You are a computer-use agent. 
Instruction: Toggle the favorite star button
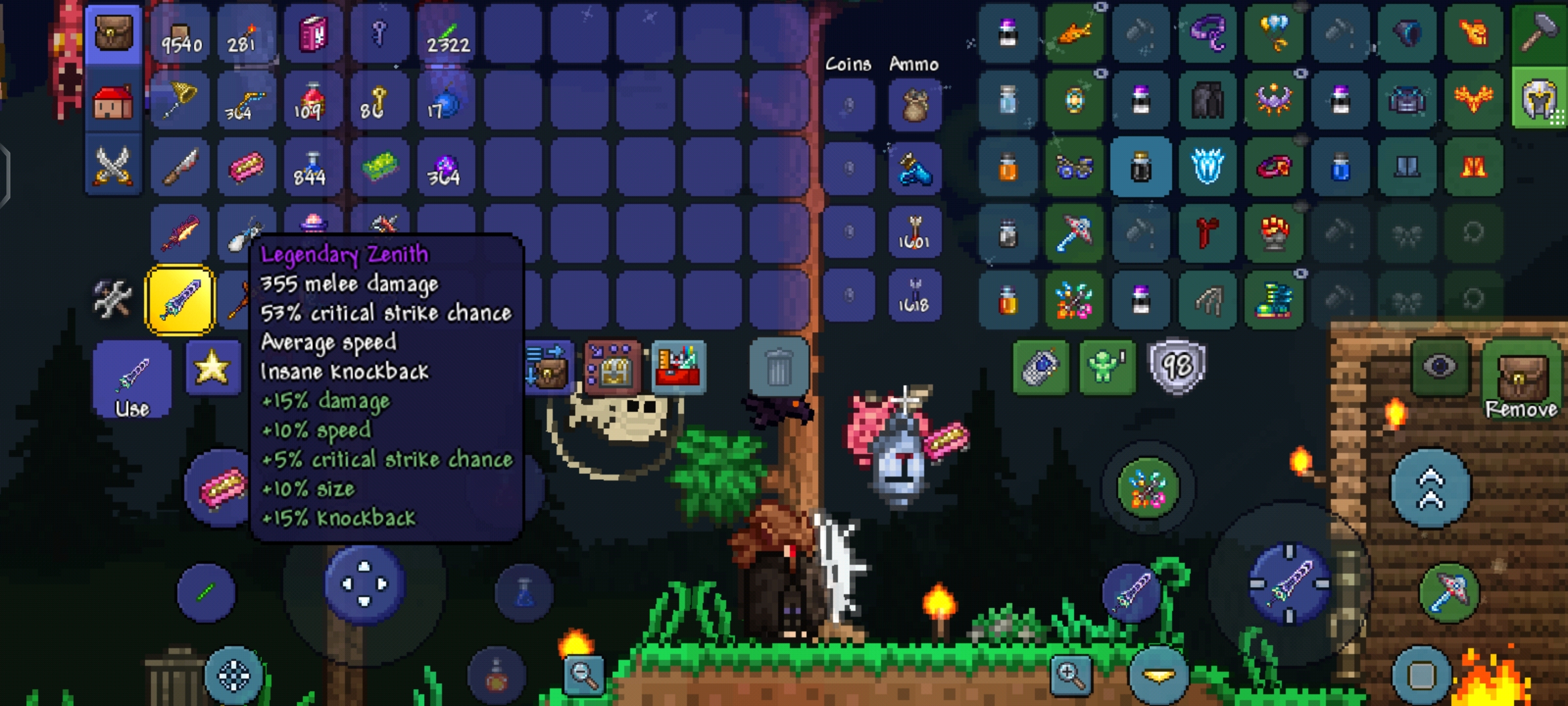[x=212, y=367]
